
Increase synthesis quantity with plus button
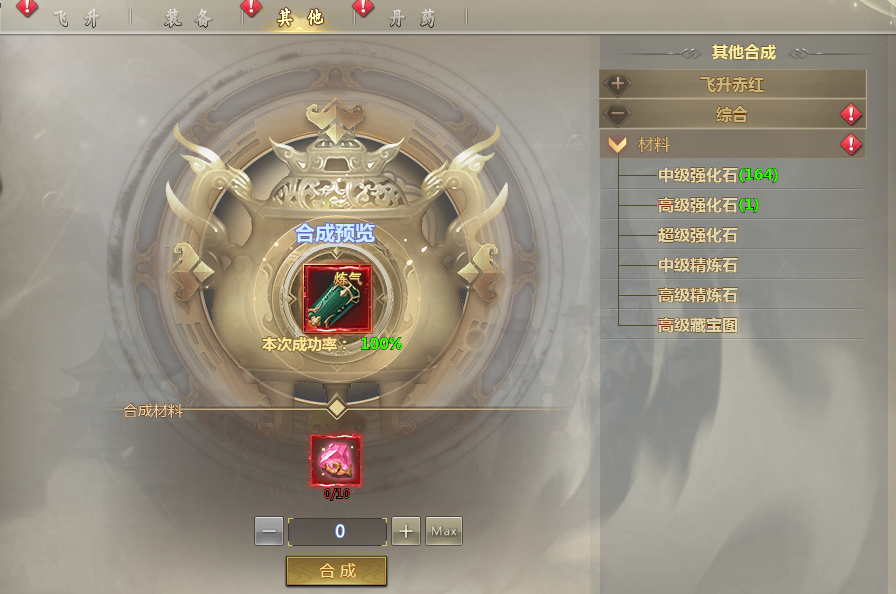tap(405, 531)
